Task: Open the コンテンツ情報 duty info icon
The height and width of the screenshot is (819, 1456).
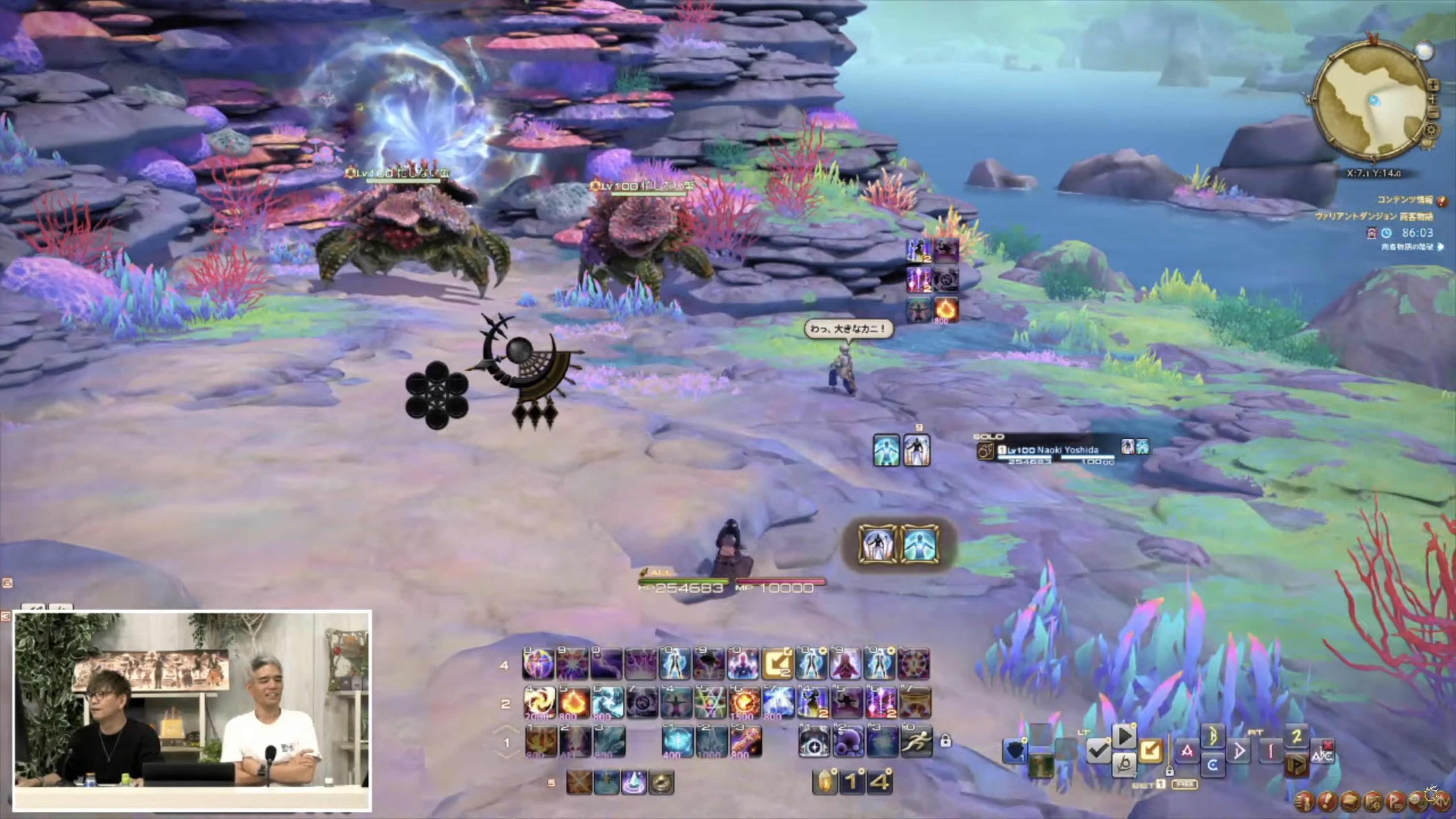Action: [1442, 200]
